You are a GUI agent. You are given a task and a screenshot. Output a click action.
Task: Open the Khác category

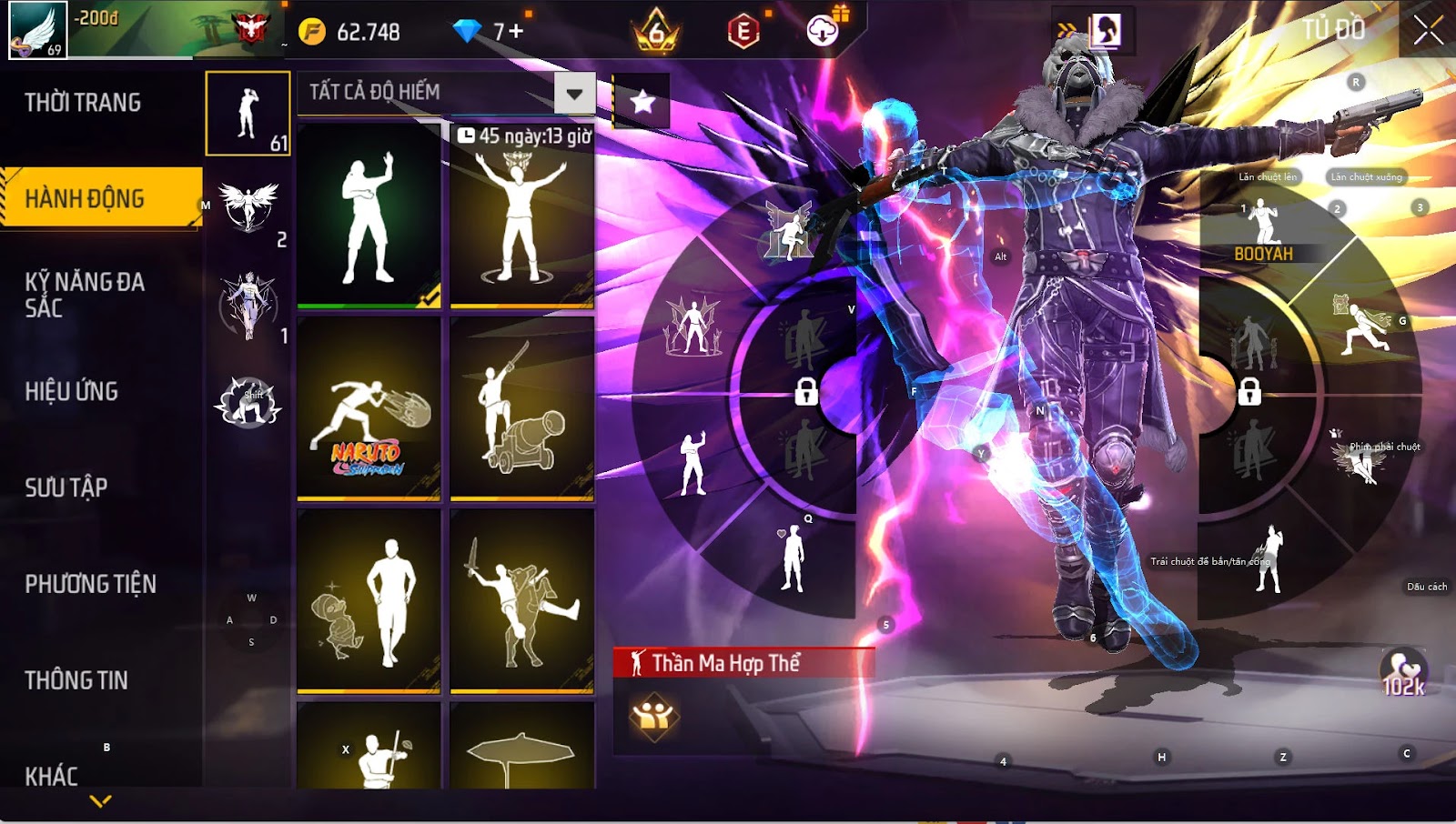point(52,776)
